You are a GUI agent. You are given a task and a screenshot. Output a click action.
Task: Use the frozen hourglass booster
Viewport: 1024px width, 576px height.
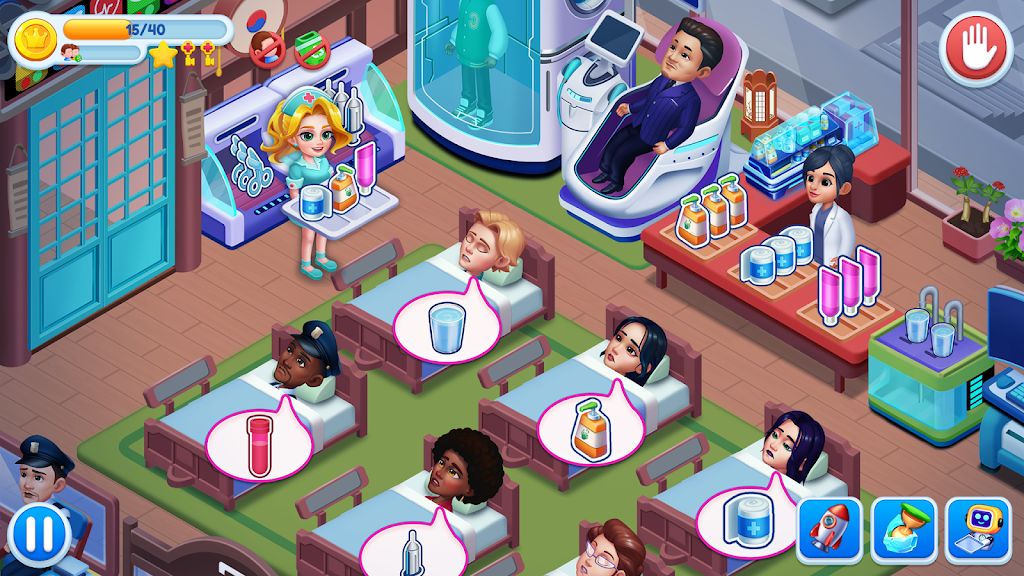[904, 530]
